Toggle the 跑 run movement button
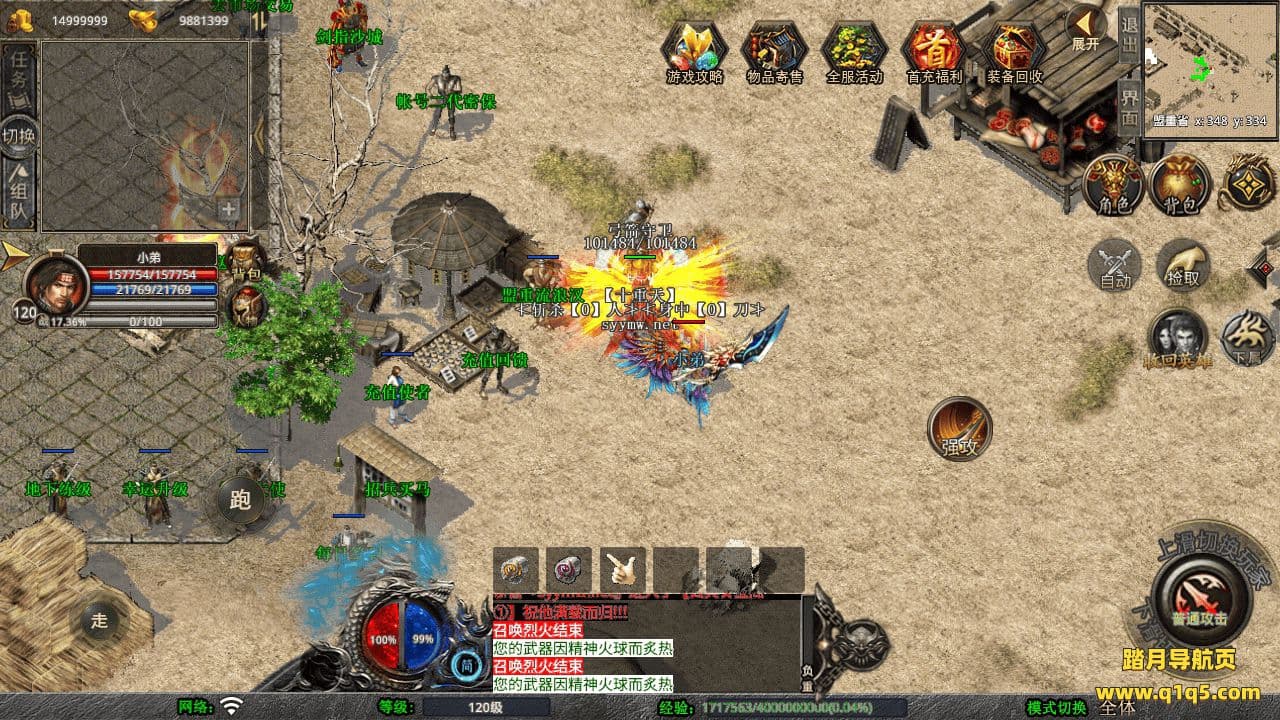1280x720 pixels. 240,502
